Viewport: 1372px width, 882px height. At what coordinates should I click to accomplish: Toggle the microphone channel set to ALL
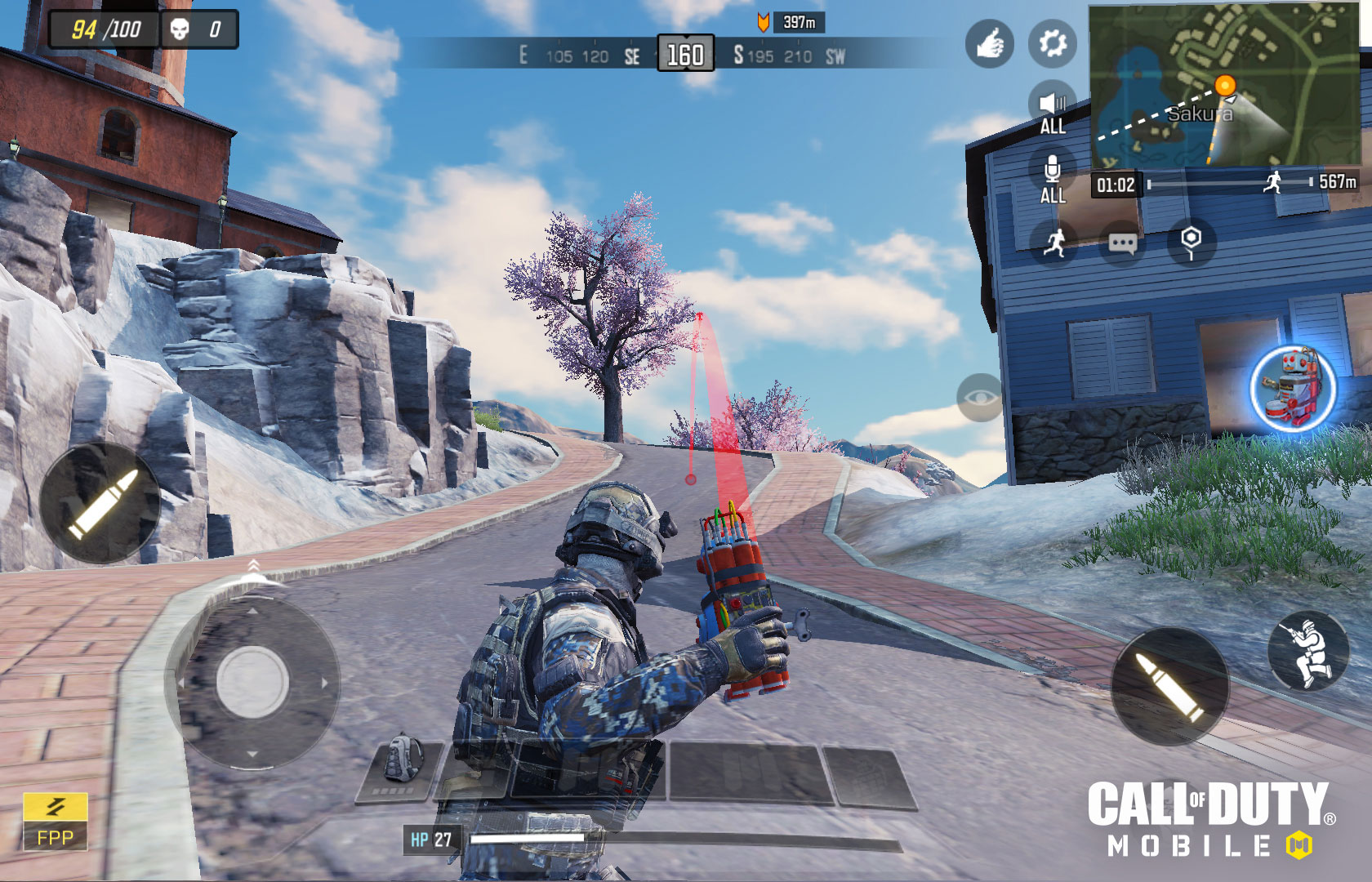(1053, 171)
